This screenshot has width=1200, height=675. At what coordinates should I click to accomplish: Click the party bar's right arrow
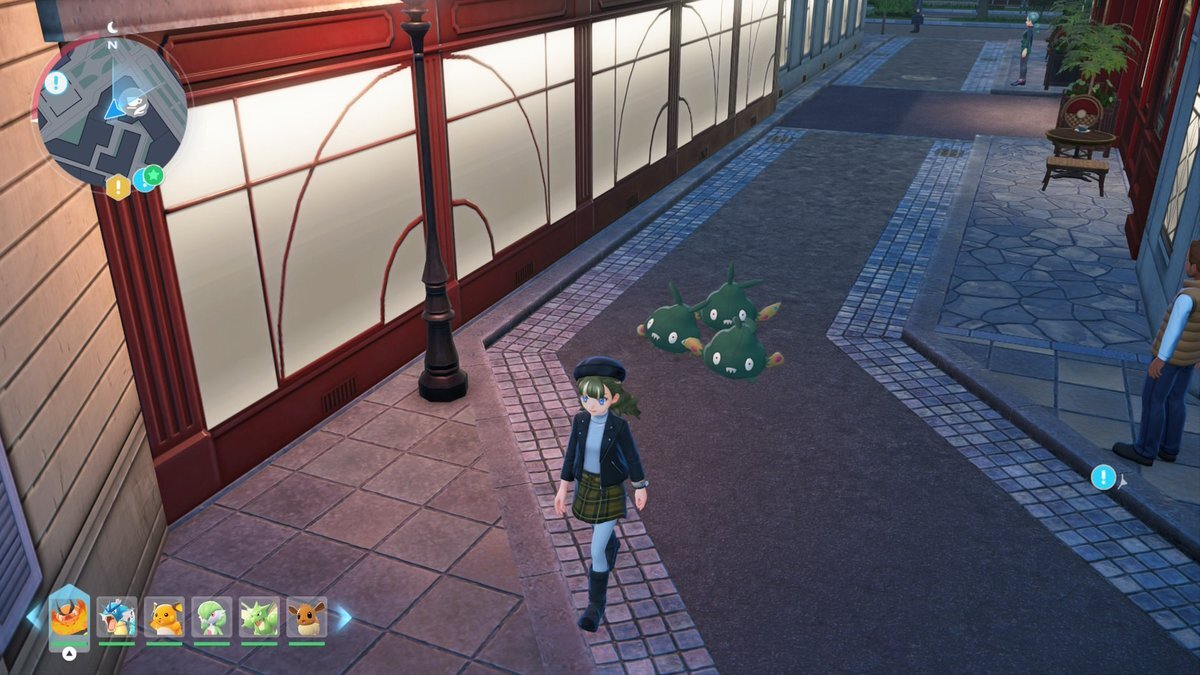(x=342, y=617)
